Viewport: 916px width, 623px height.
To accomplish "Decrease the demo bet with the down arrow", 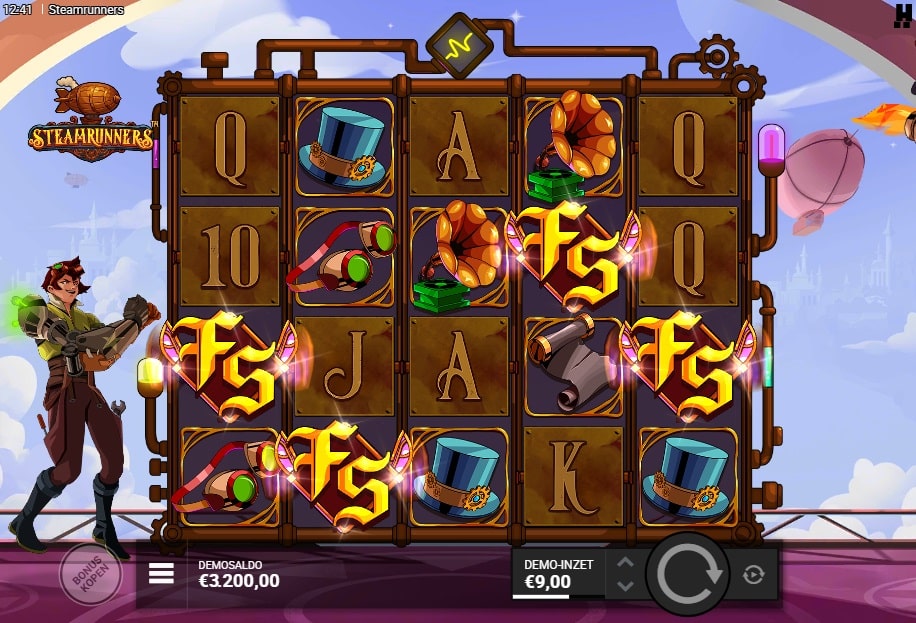I will pyautogui.click(x=625, y=585).
